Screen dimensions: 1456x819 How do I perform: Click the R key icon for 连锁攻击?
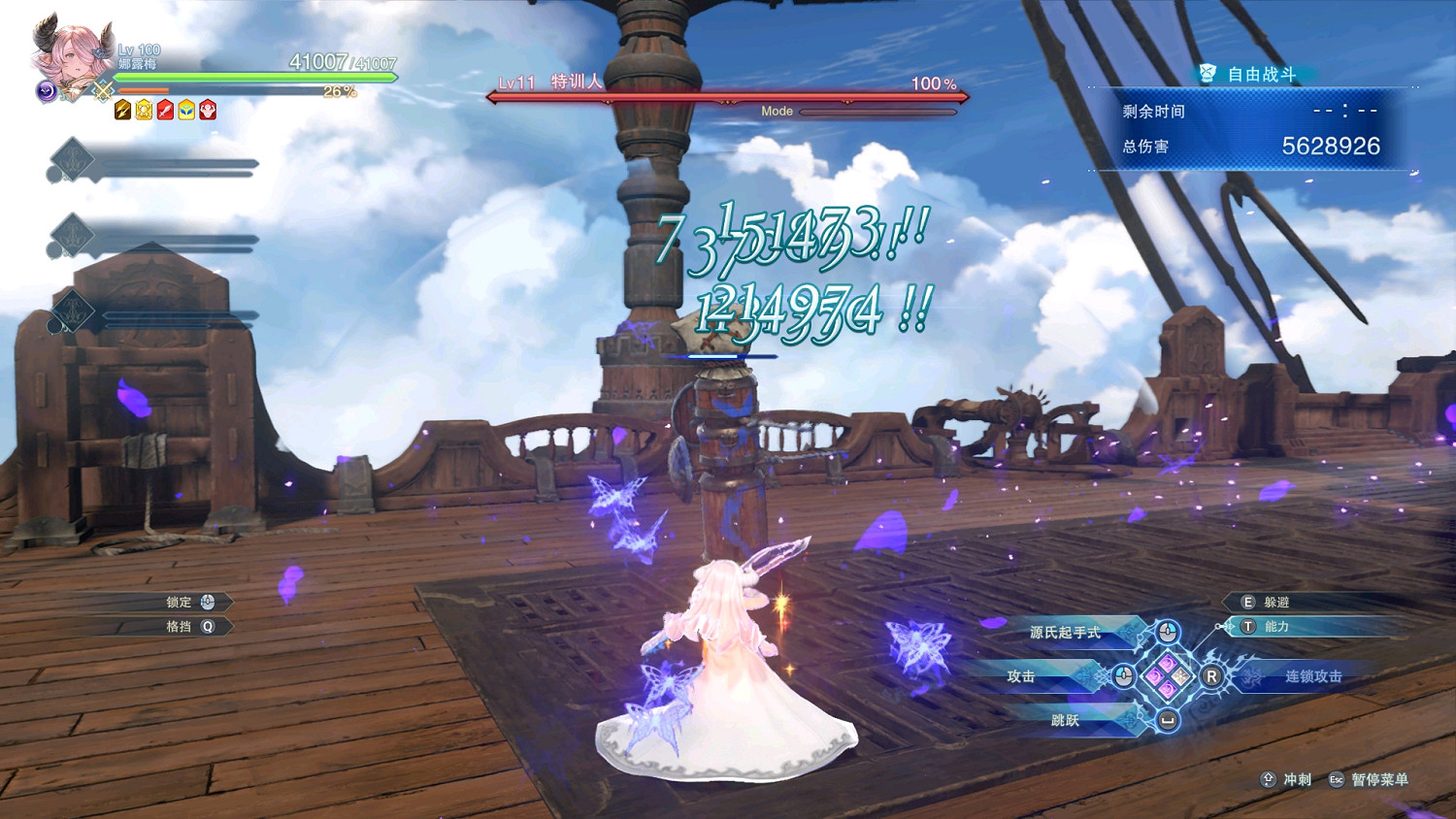[1212, 676]
